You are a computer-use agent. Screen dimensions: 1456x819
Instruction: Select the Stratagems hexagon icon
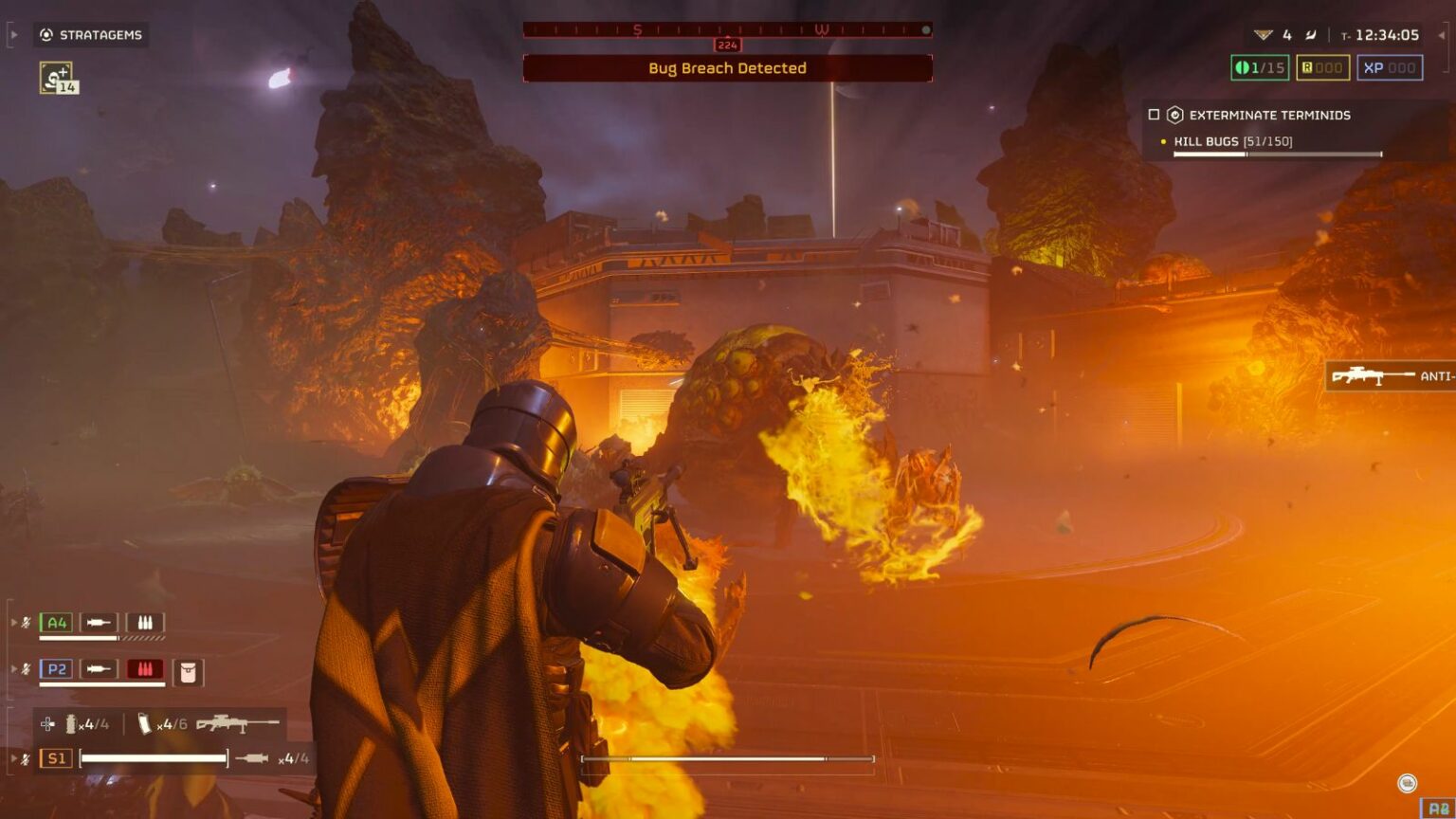tap(45, 35)
